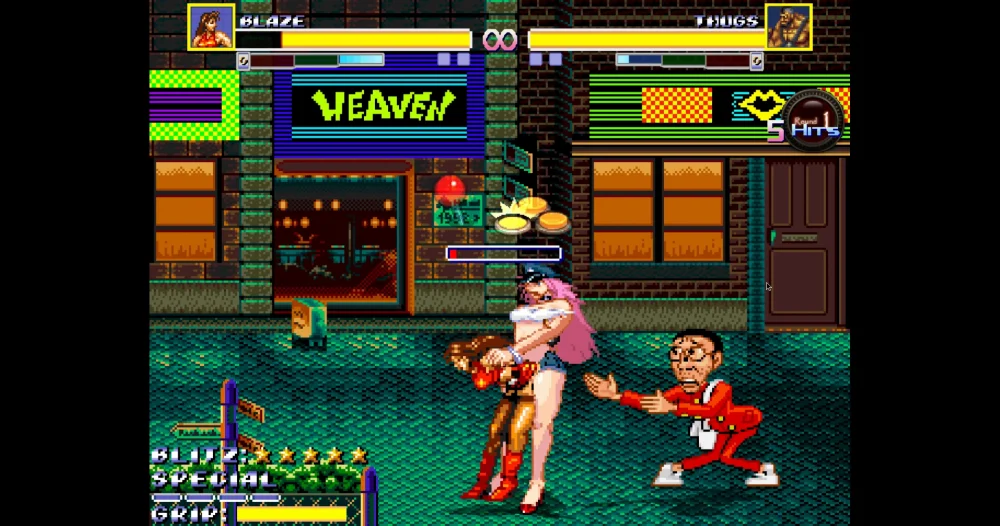1000x526 pixels.
Task: Click Blaze's character portrait
Action: pos(211,27)
